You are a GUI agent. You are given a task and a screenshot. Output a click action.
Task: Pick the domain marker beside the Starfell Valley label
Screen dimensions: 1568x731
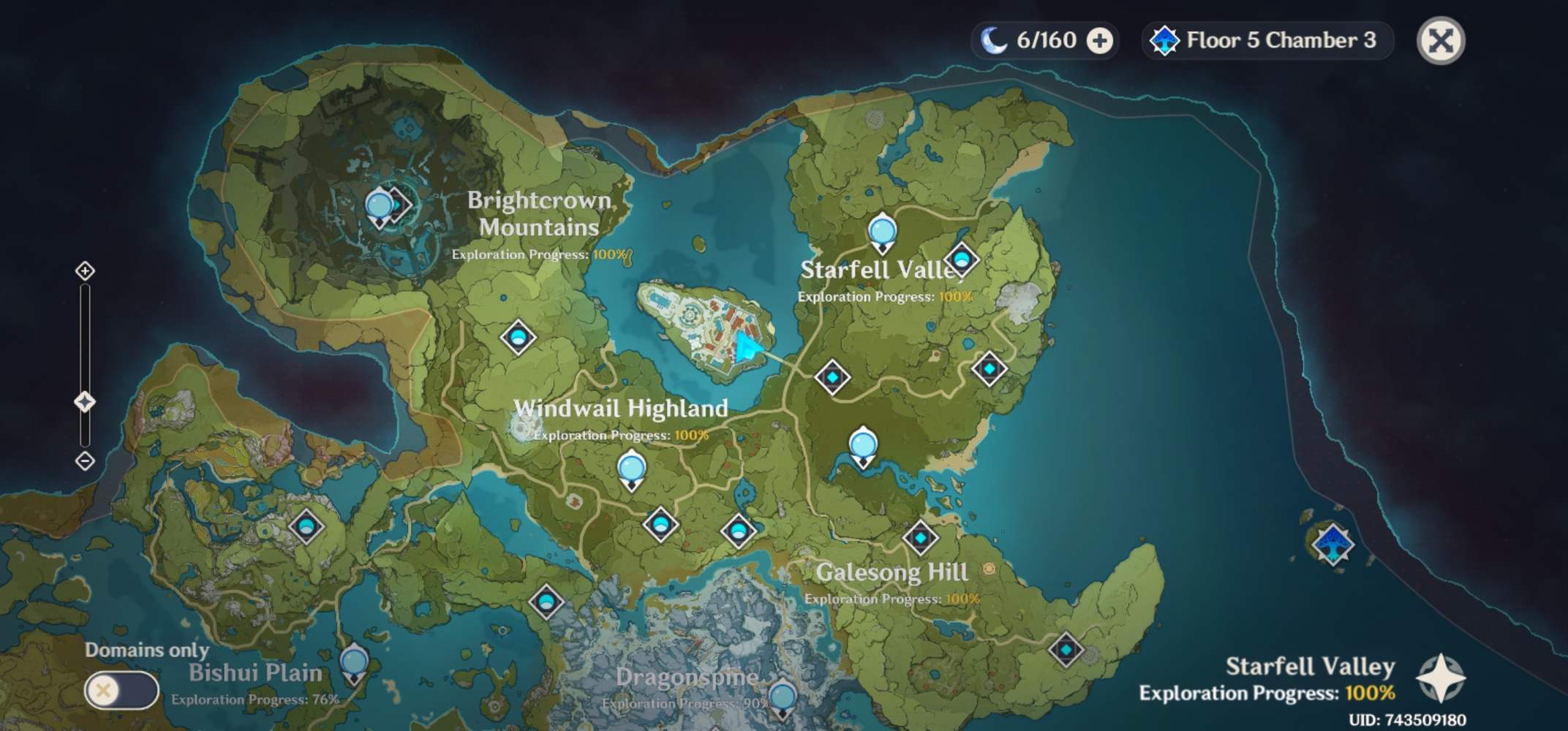[961, 260]
